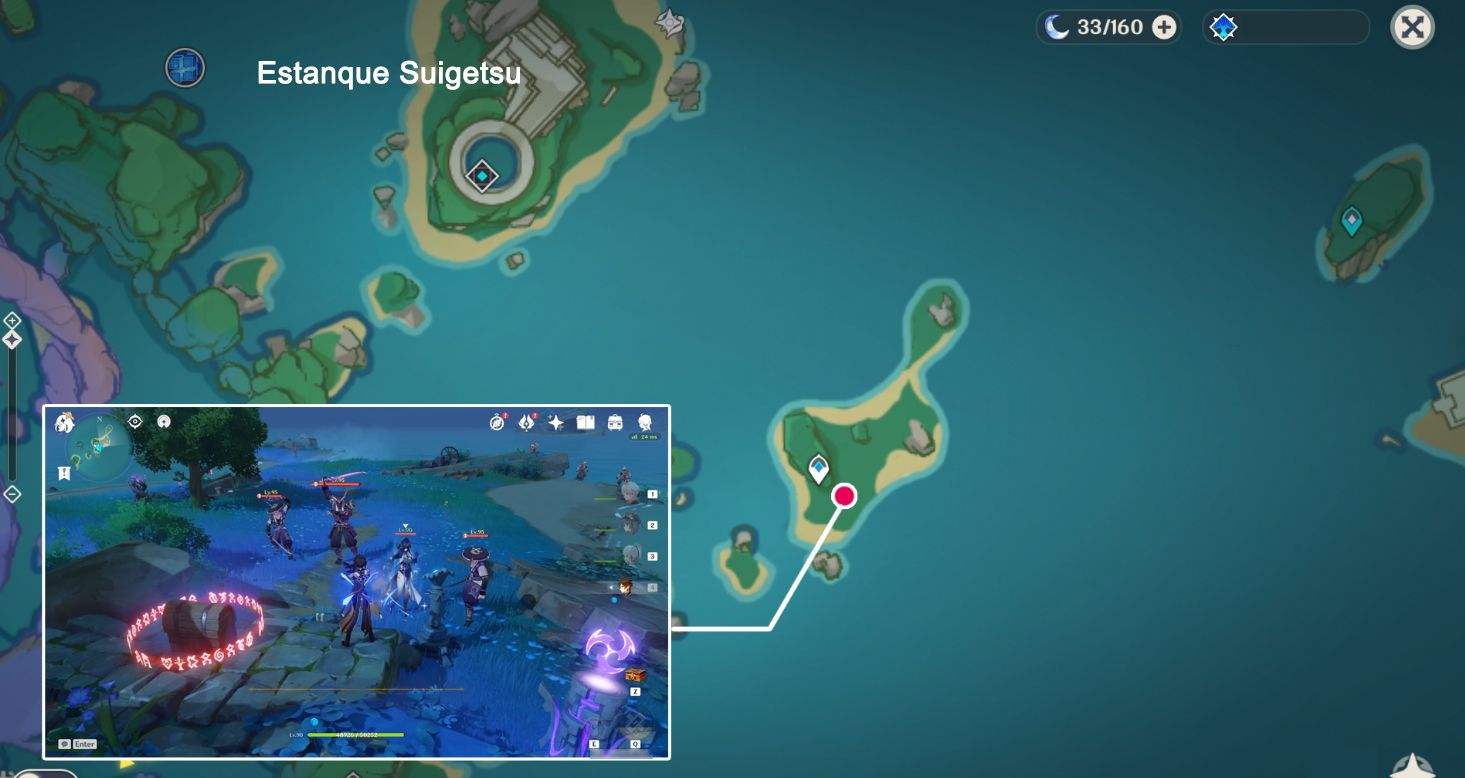Screen dimensions: 1465x778
Task: Open the Paimon menu icon in the inset
Action: click(x=63, y=422)
